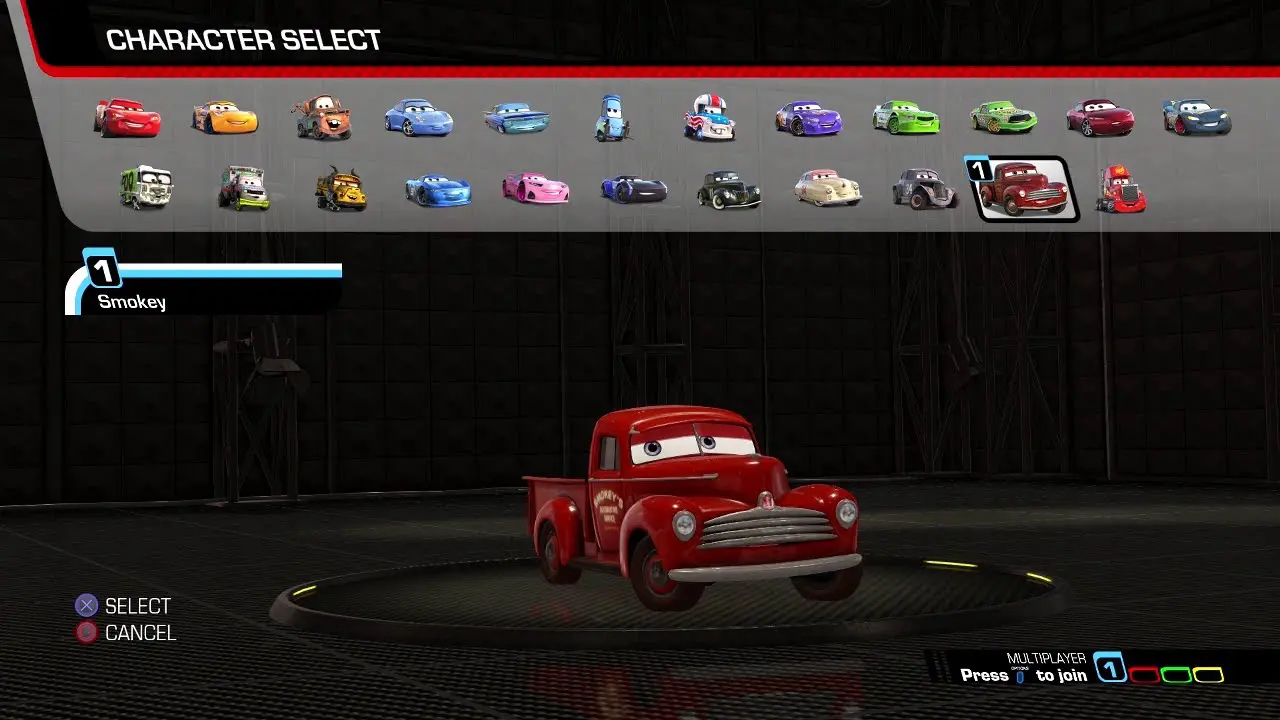Select Sally's character icon
This screenshot has height=720, width=1280.
pos(420,117)
